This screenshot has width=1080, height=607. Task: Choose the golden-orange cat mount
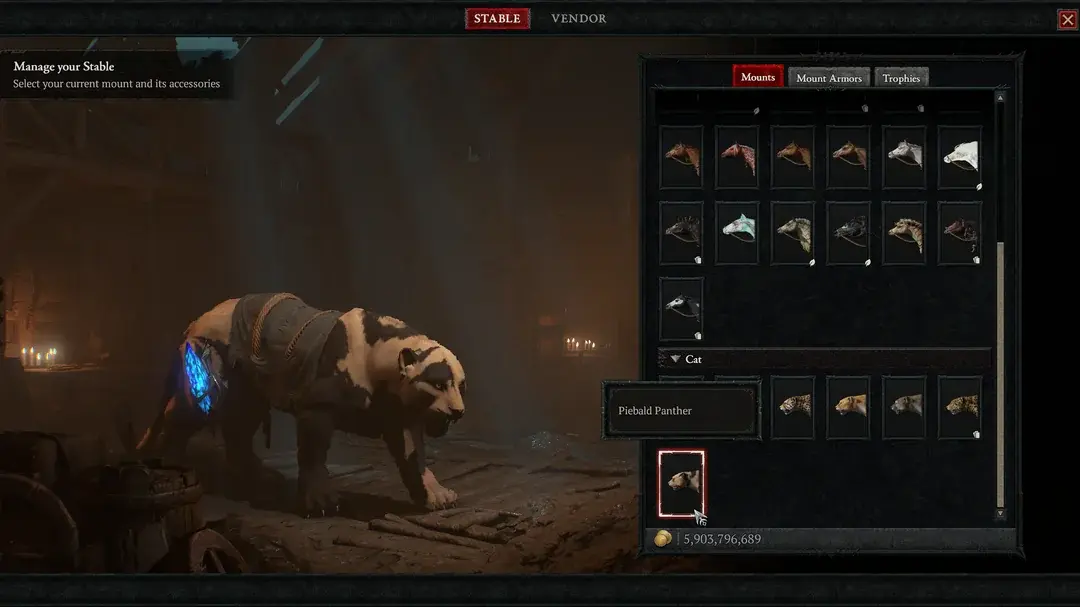pos(848,407)
